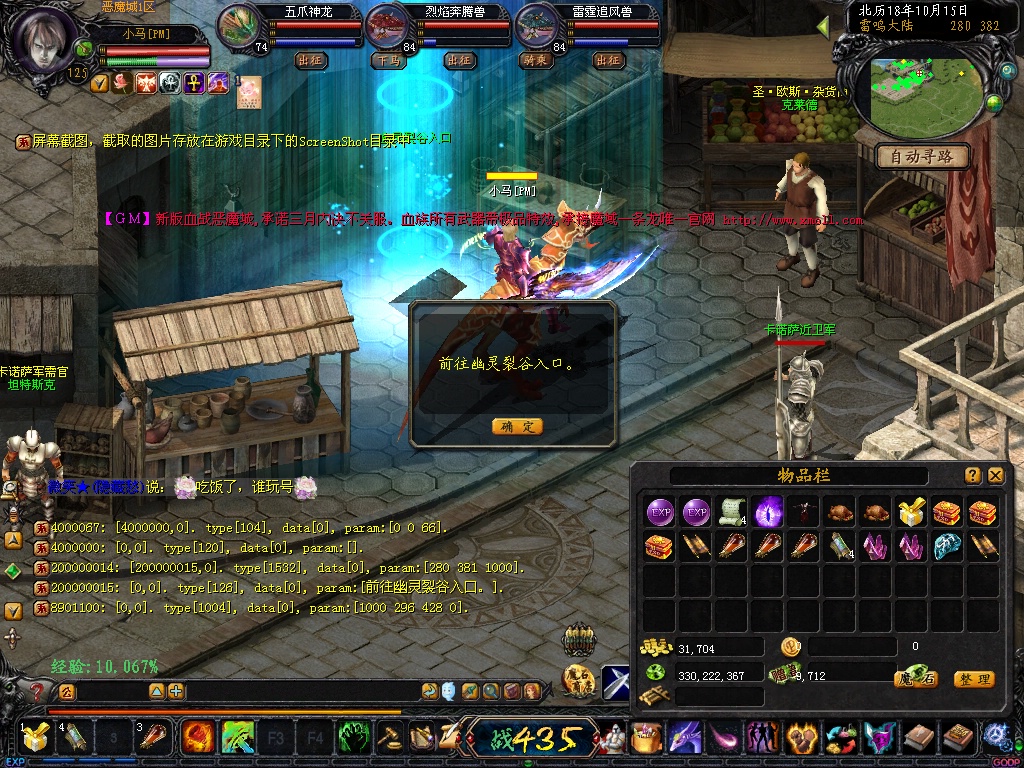Viewport: 1024px width, 768px height.
Task: Open the 魔石 shop button
Action: click(915, 679)
